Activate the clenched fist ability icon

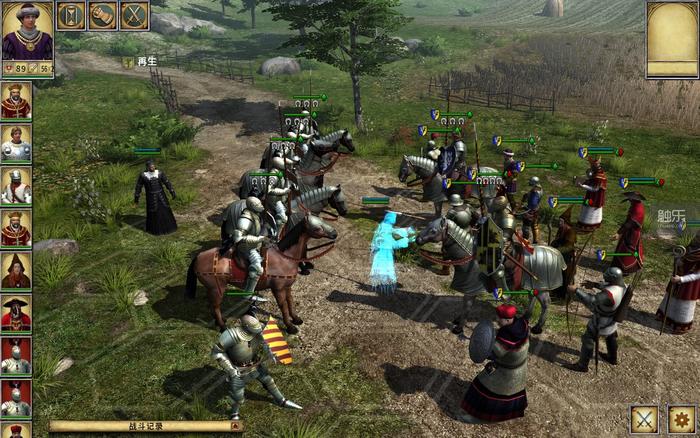coord(103,15)
